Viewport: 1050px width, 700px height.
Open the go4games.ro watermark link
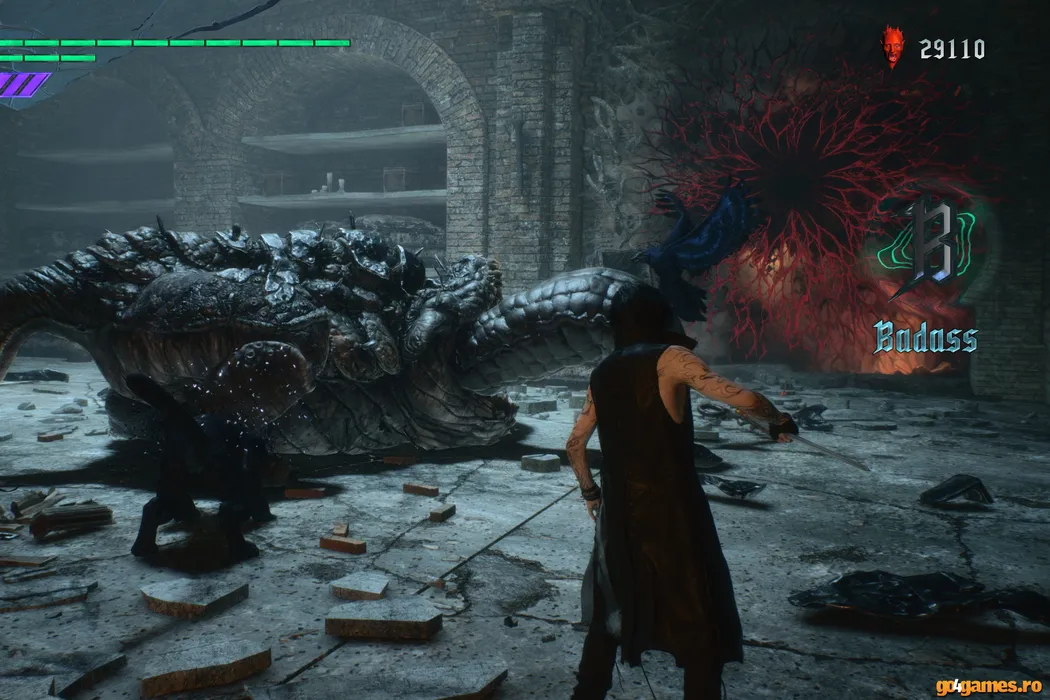(x=988, y=686)
